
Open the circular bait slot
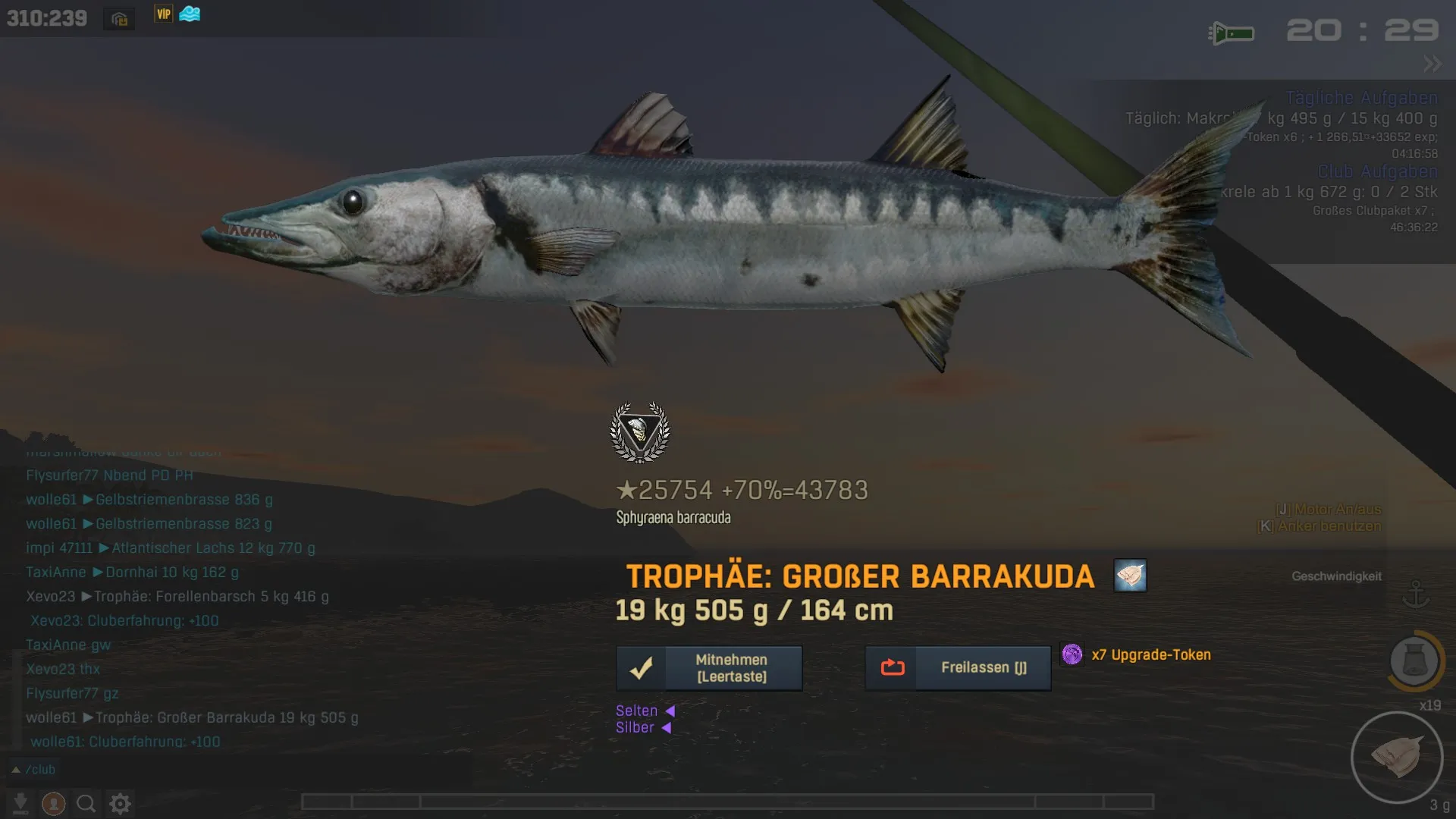click(1397, 757)
